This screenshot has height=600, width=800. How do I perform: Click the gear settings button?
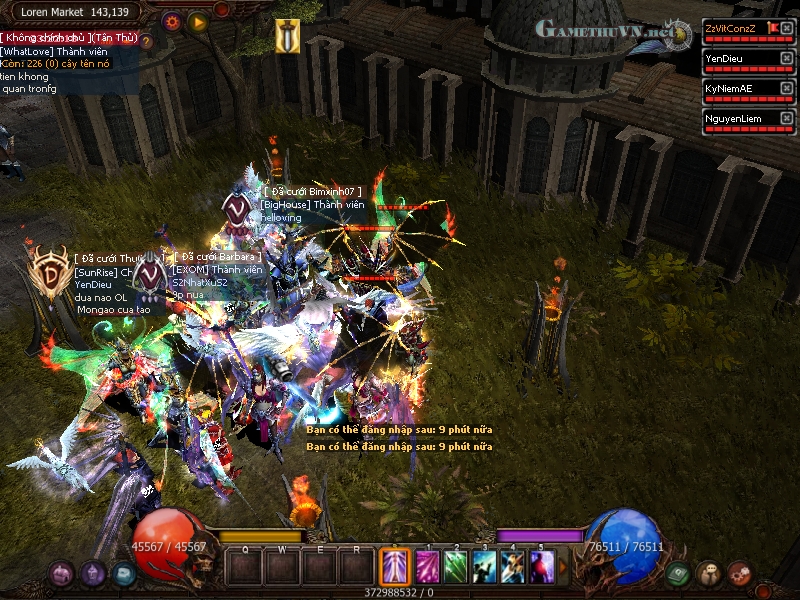(x=171, y=21)
